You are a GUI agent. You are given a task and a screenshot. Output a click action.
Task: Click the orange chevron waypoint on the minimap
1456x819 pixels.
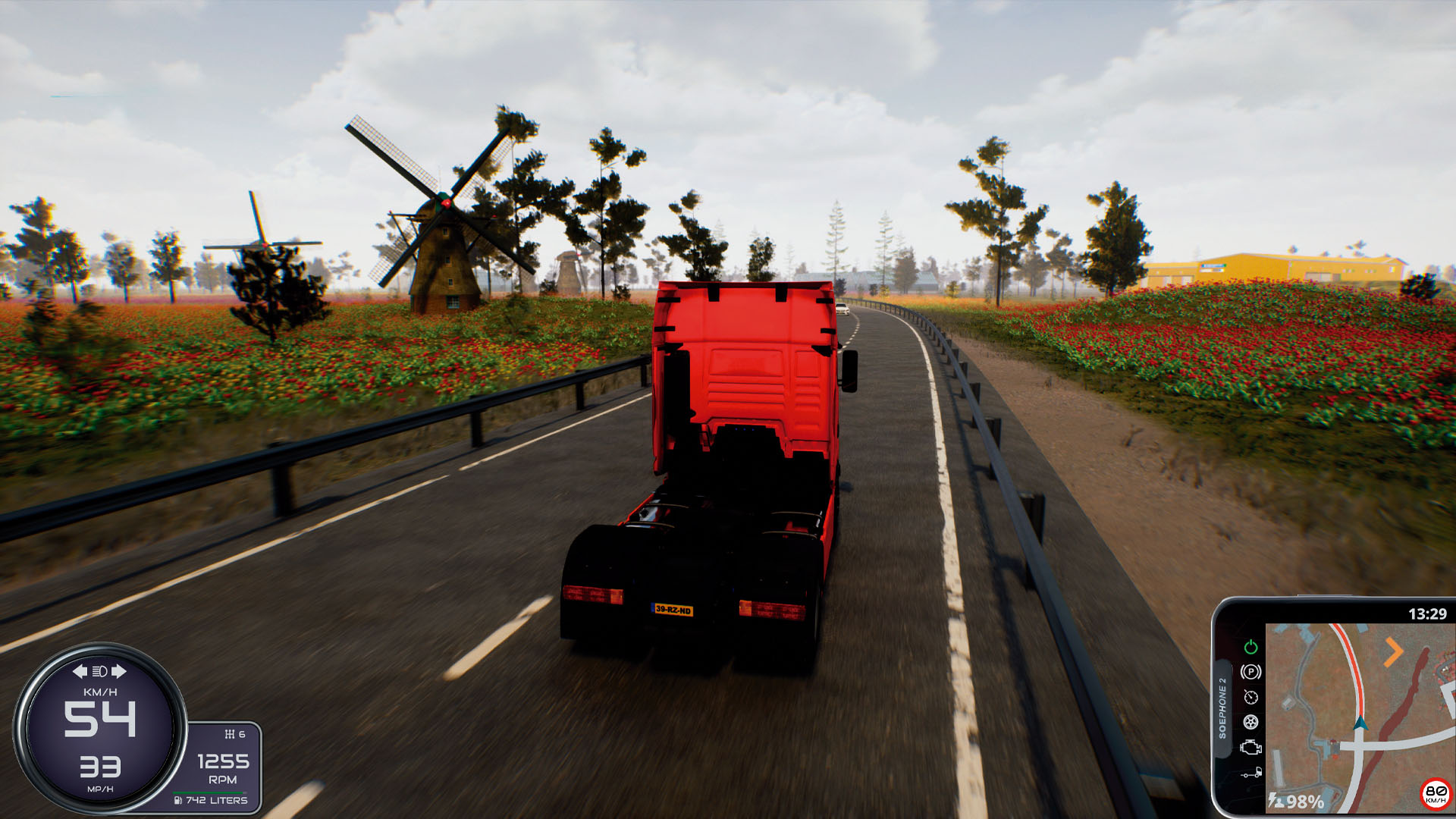coord(1394,651)
